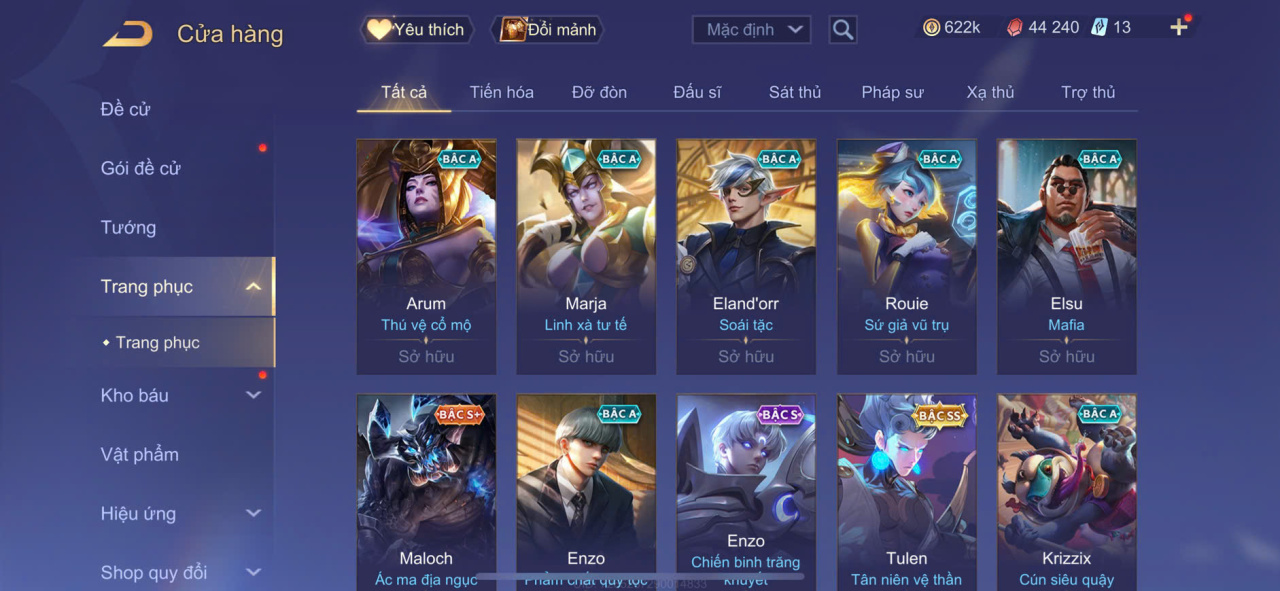
Task: Add currency with the plus button
Action: click(x=1179, y=28)
